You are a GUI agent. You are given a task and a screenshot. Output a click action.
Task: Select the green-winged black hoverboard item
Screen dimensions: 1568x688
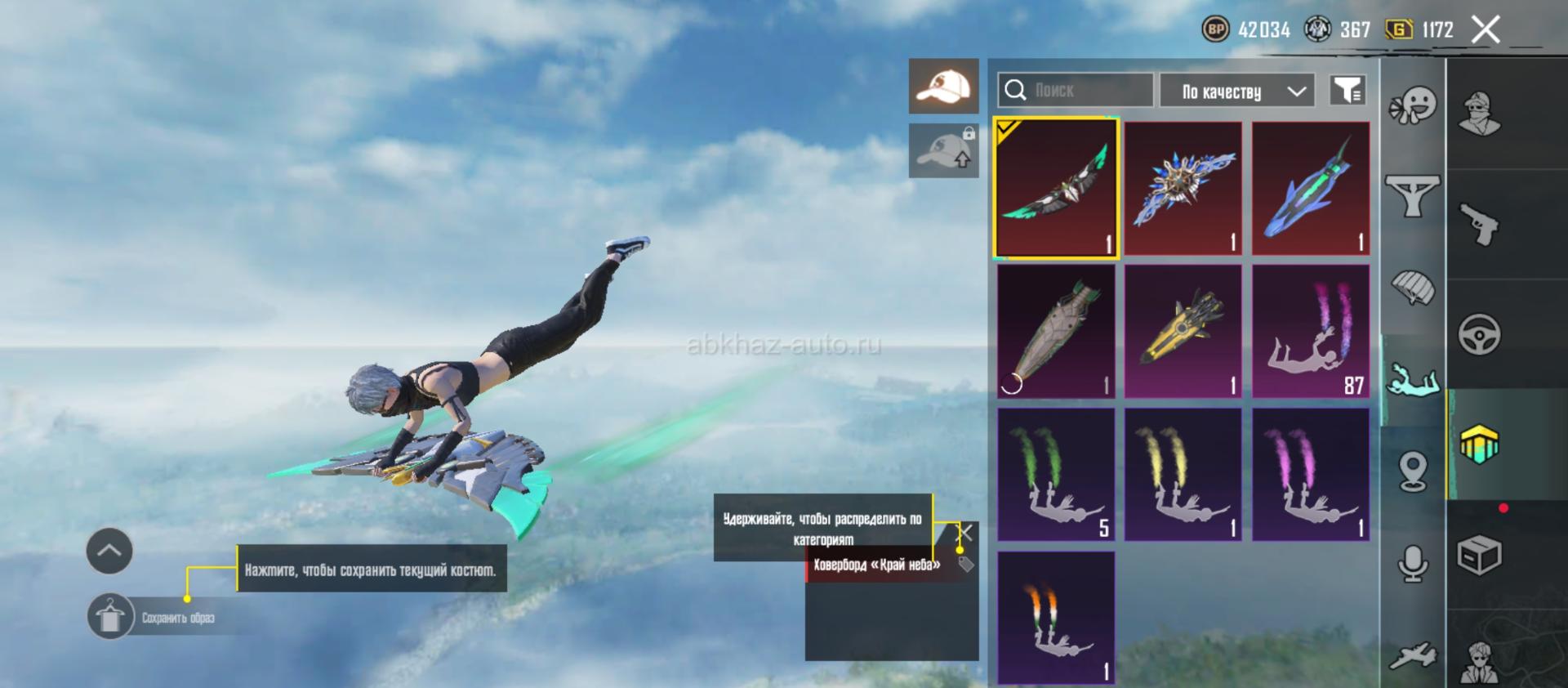(x=1056, y=188)
